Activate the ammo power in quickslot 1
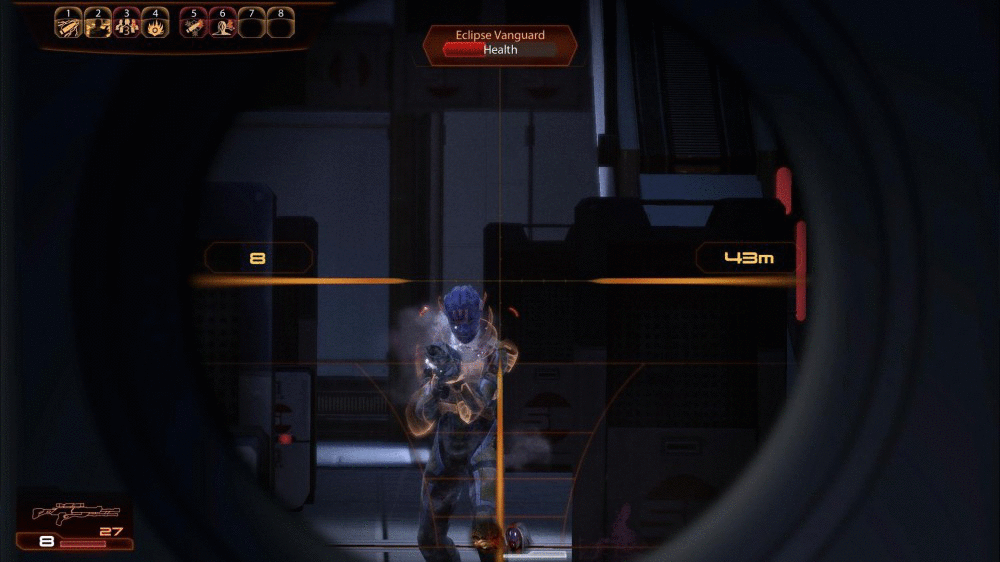This screenshot has width=1000, height=562. (x=68, y=24)
